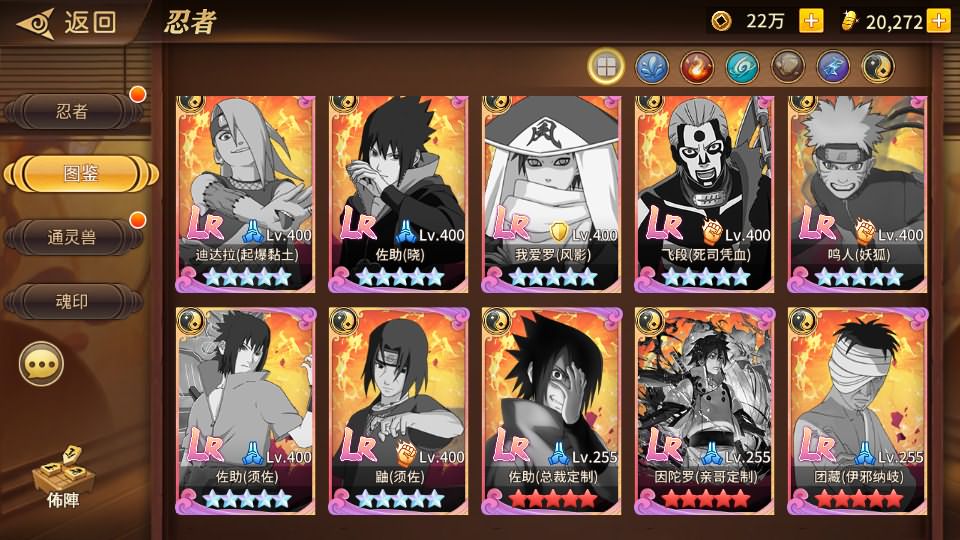Go back with the 返回 button
Image resolution: width=960 pixels, height=540 pixels.
[x=70, y=21]
